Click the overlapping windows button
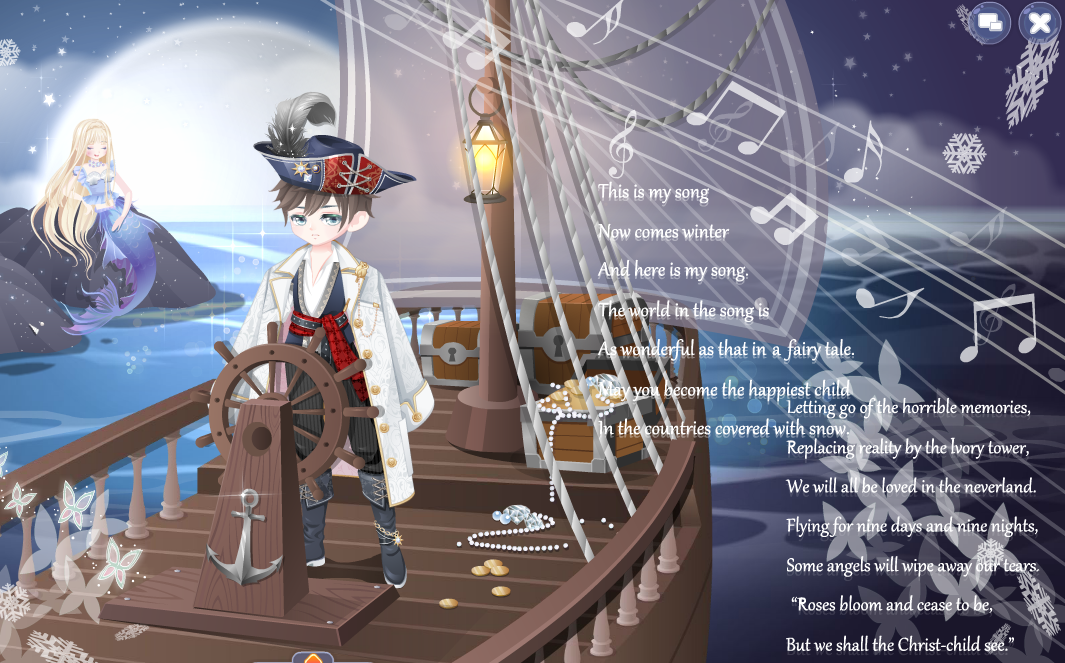Screen dimensions: 1065x663 (x=991, y=22)
